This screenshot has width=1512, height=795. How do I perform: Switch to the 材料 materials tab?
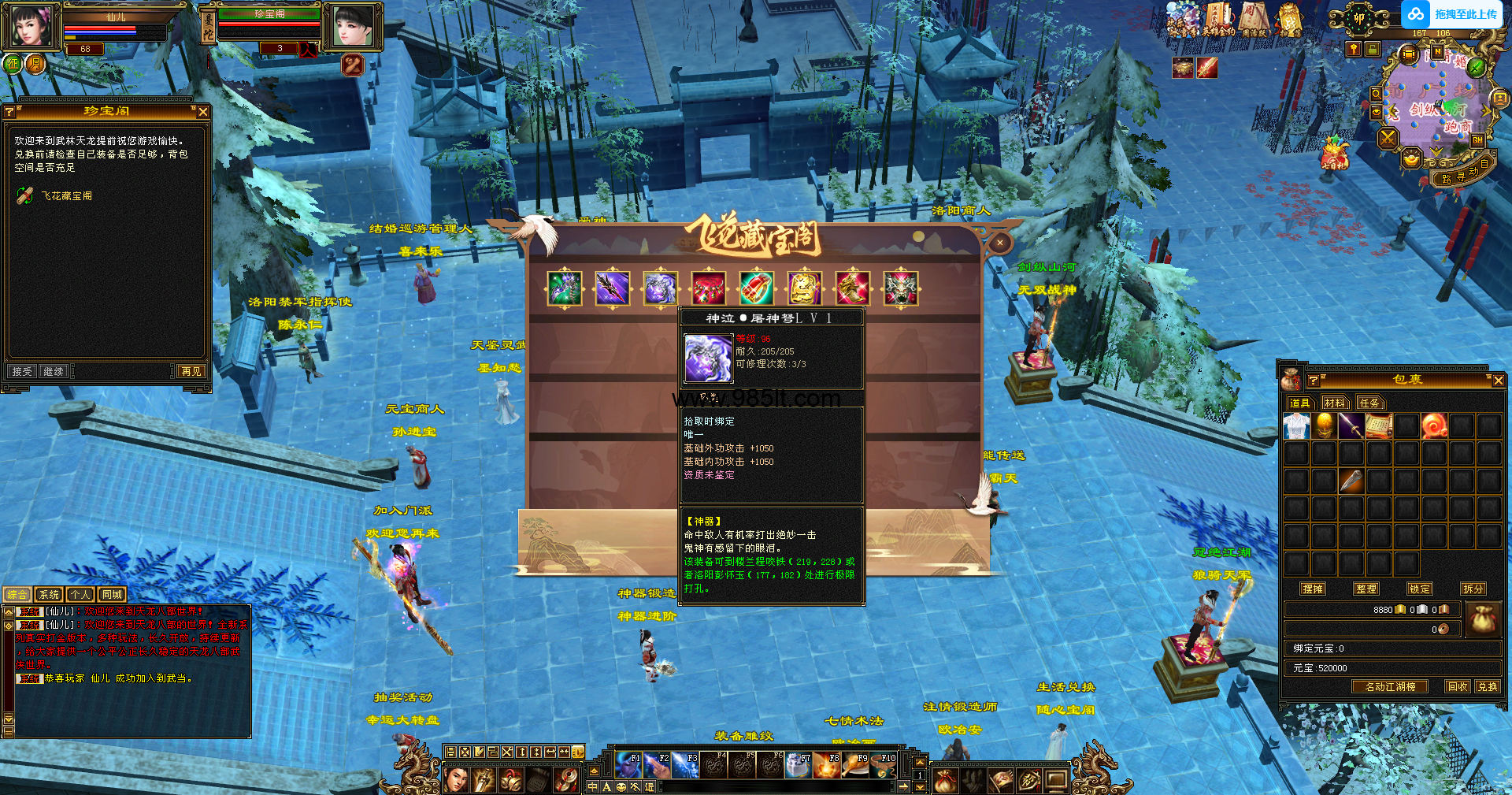(1334, 403)
